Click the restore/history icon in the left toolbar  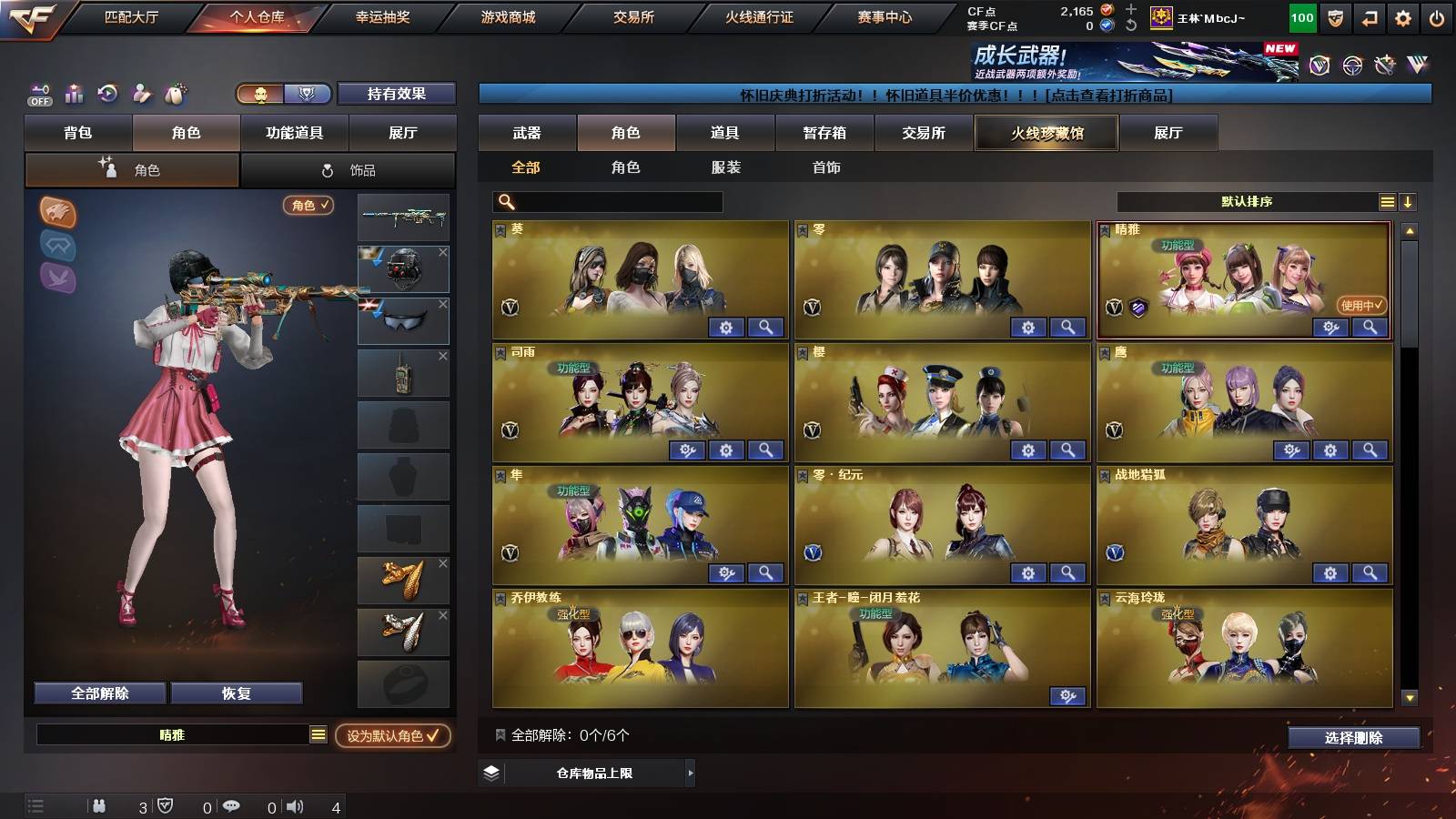tap(107, 94)
